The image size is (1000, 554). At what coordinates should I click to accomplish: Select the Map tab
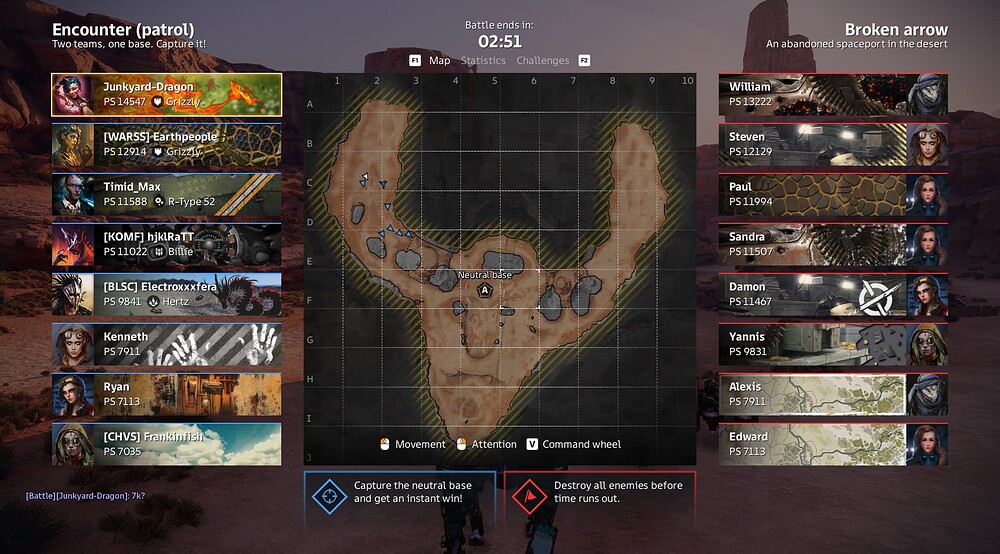click(439, 61)
